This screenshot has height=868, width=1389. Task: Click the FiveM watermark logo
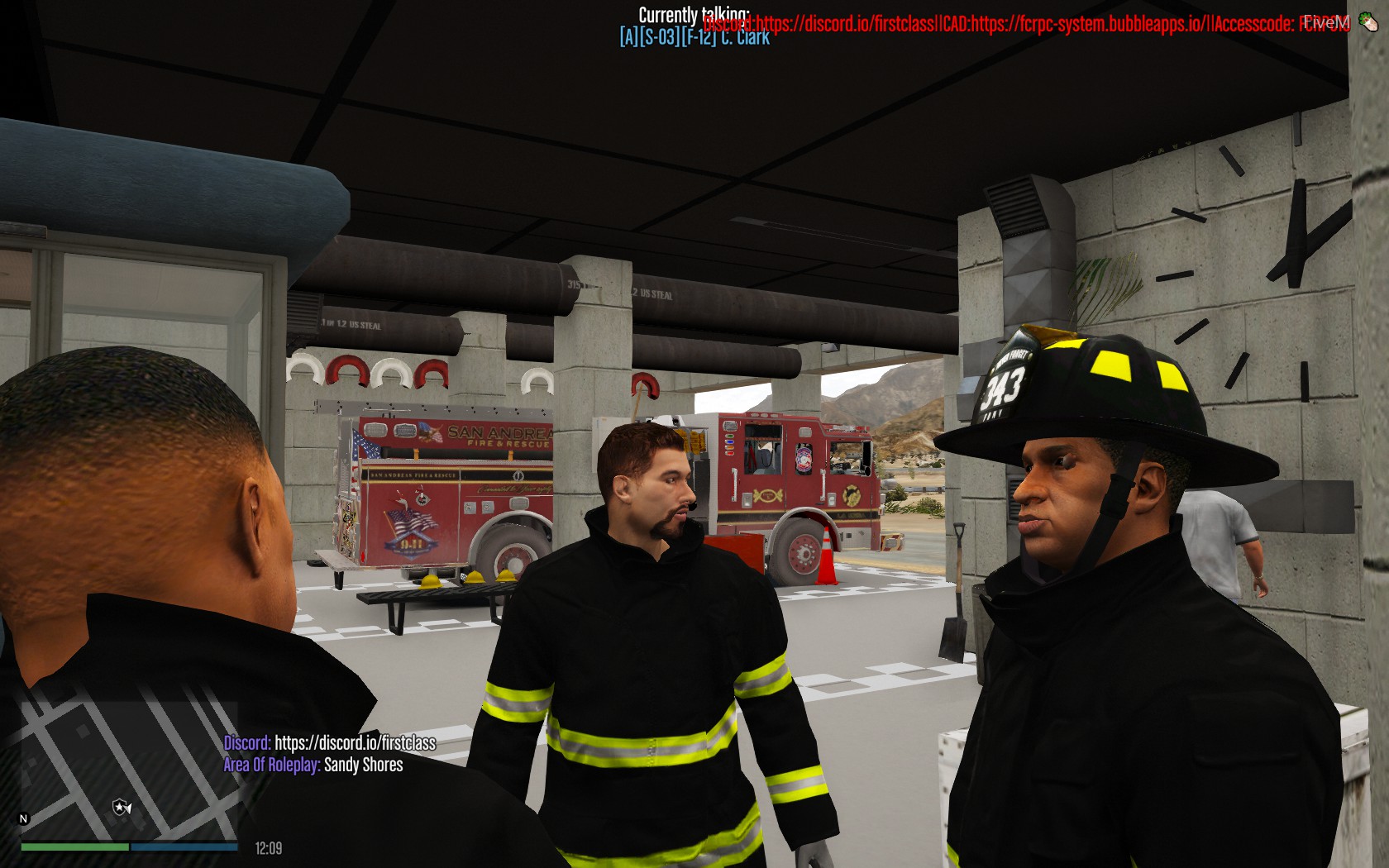pos(1329,23)
